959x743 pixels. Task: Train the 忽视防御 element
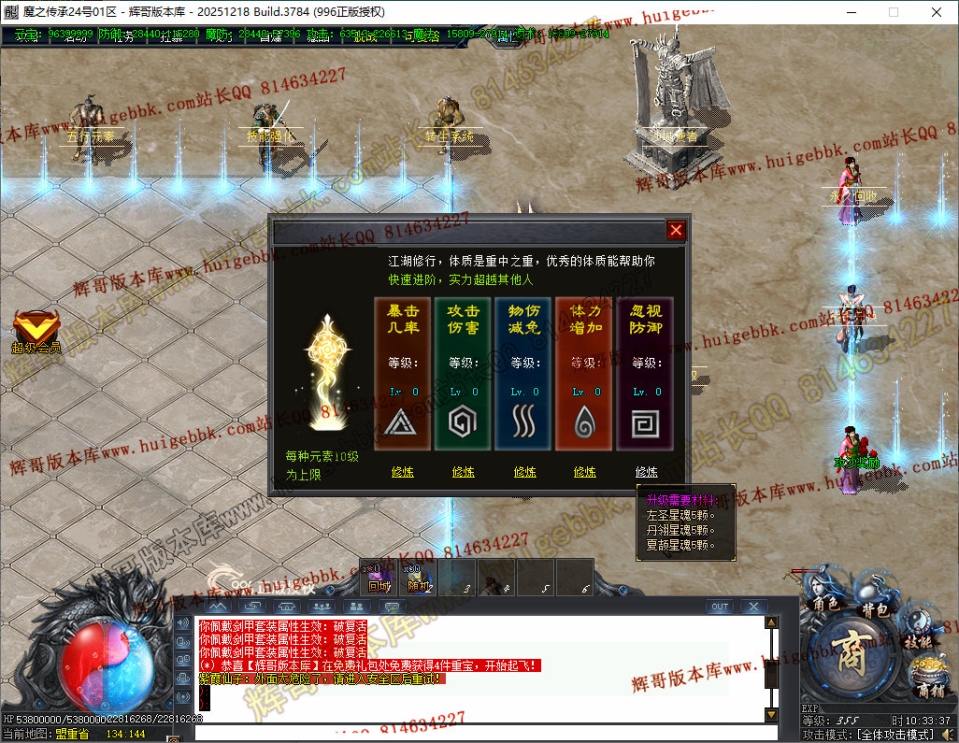(x=646, y=472)
